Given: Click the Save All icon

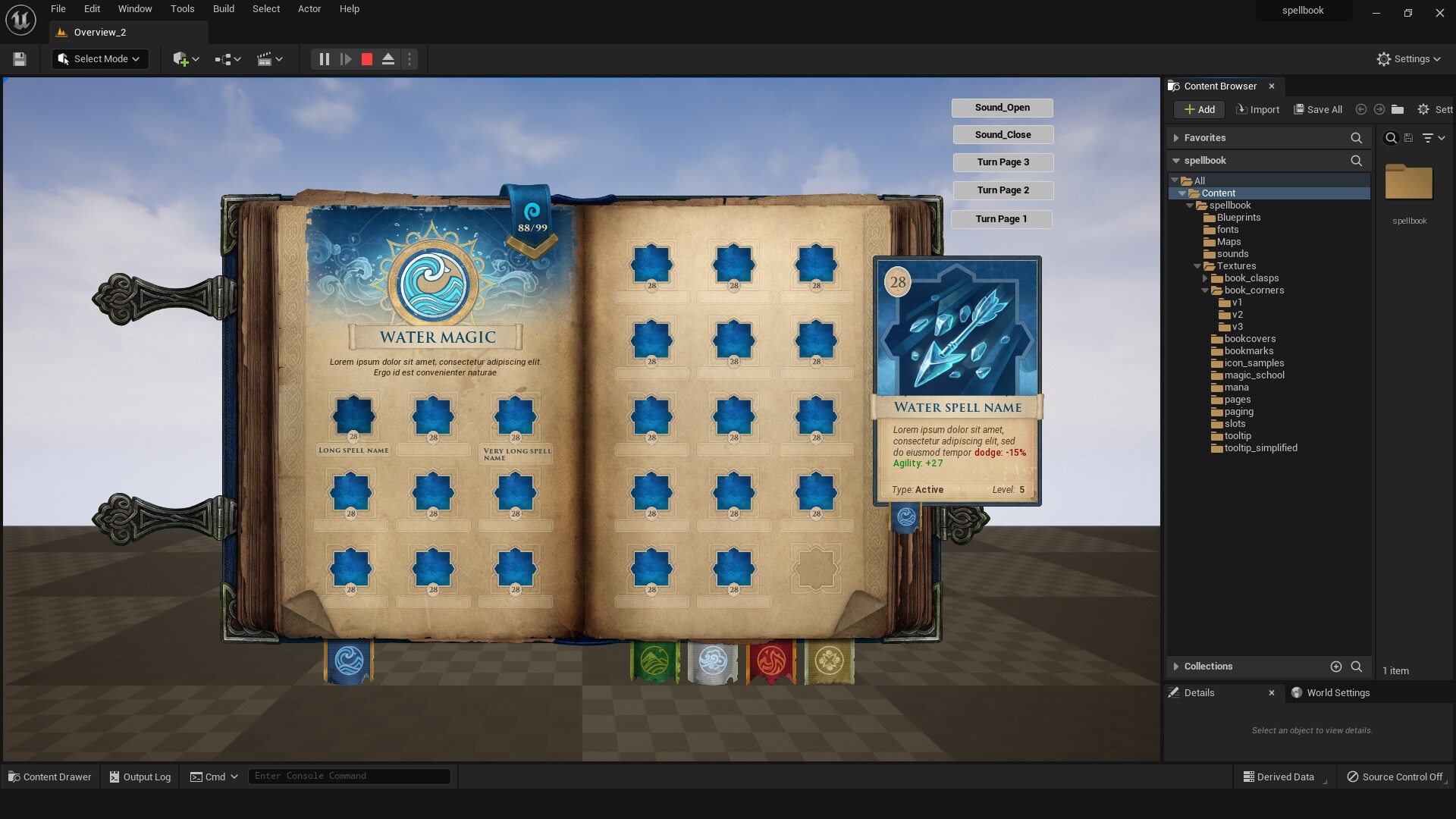Looking at the screenshot, I should [1317, 109].
